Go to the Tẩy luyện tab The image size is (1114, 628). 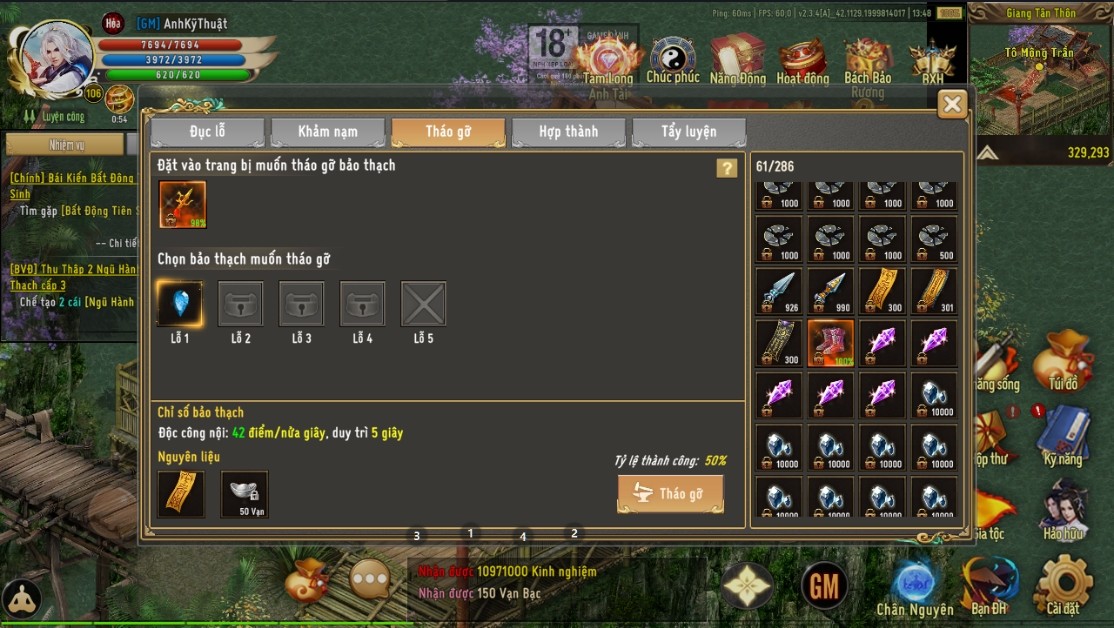[x=688, y=132]
